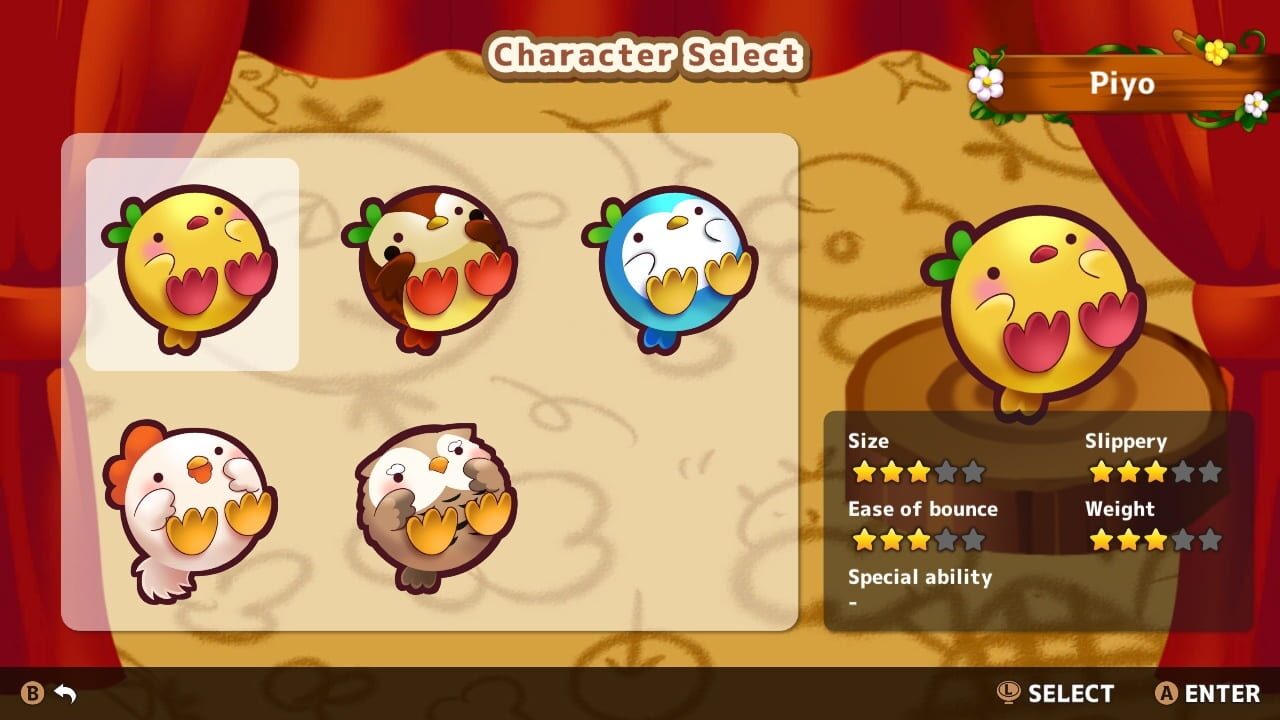Click the Character Select title
This screenshot has width=1280, height=720.
[x=646, y=55]
